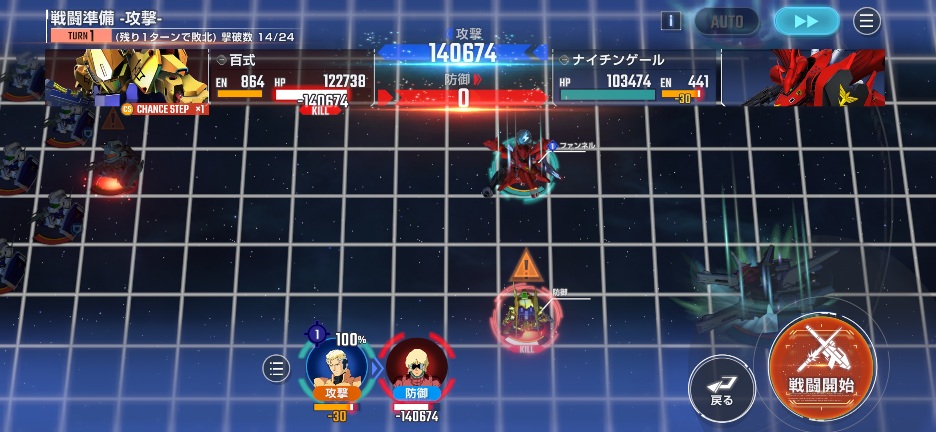Activate the fast-forward speed button
Screen dimensions: 936x432
(x=806, y=21)
